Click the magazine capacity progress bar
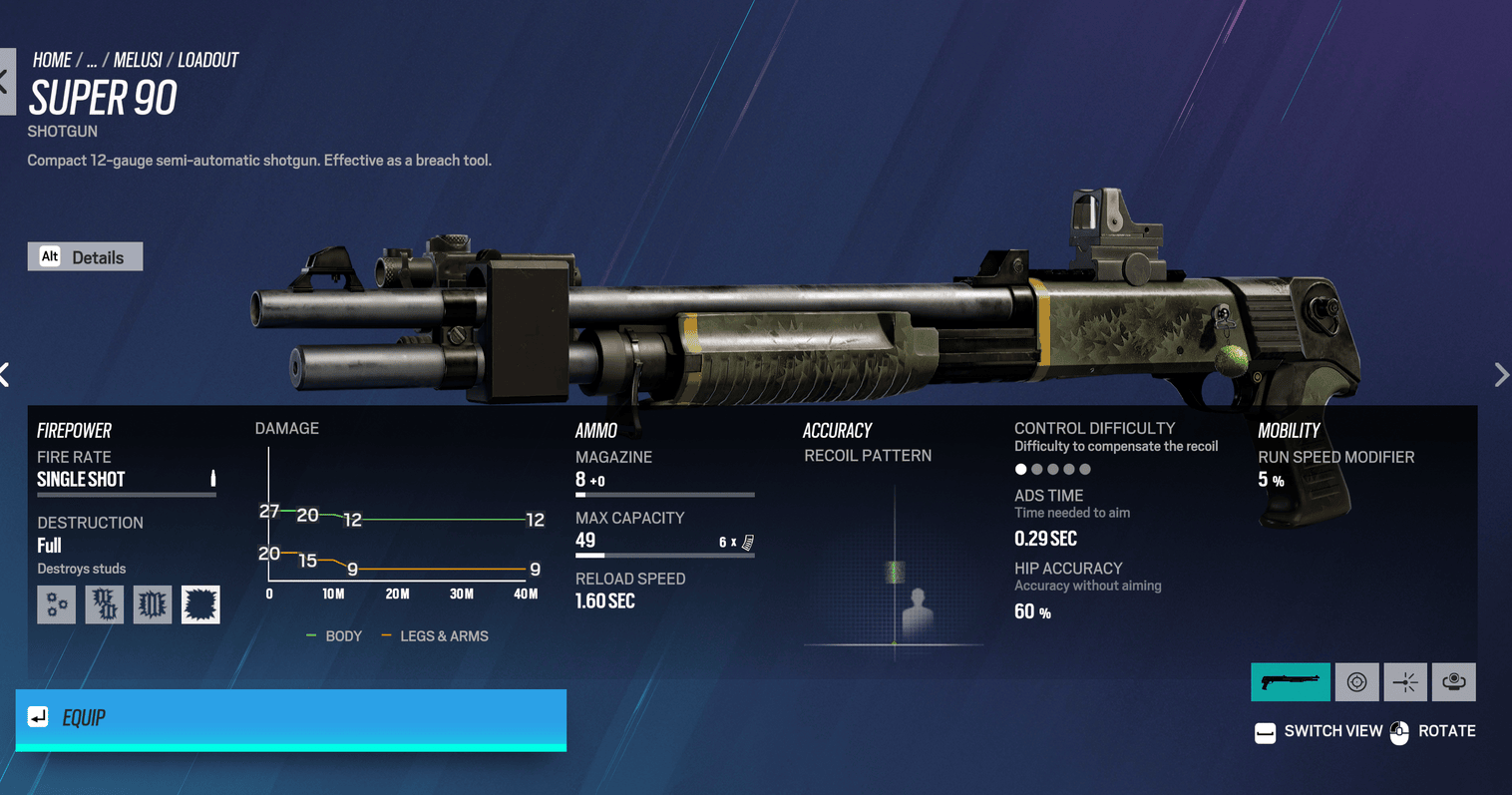The width and height of the screenshot is (1512, 795). click(x=664, y=493)
